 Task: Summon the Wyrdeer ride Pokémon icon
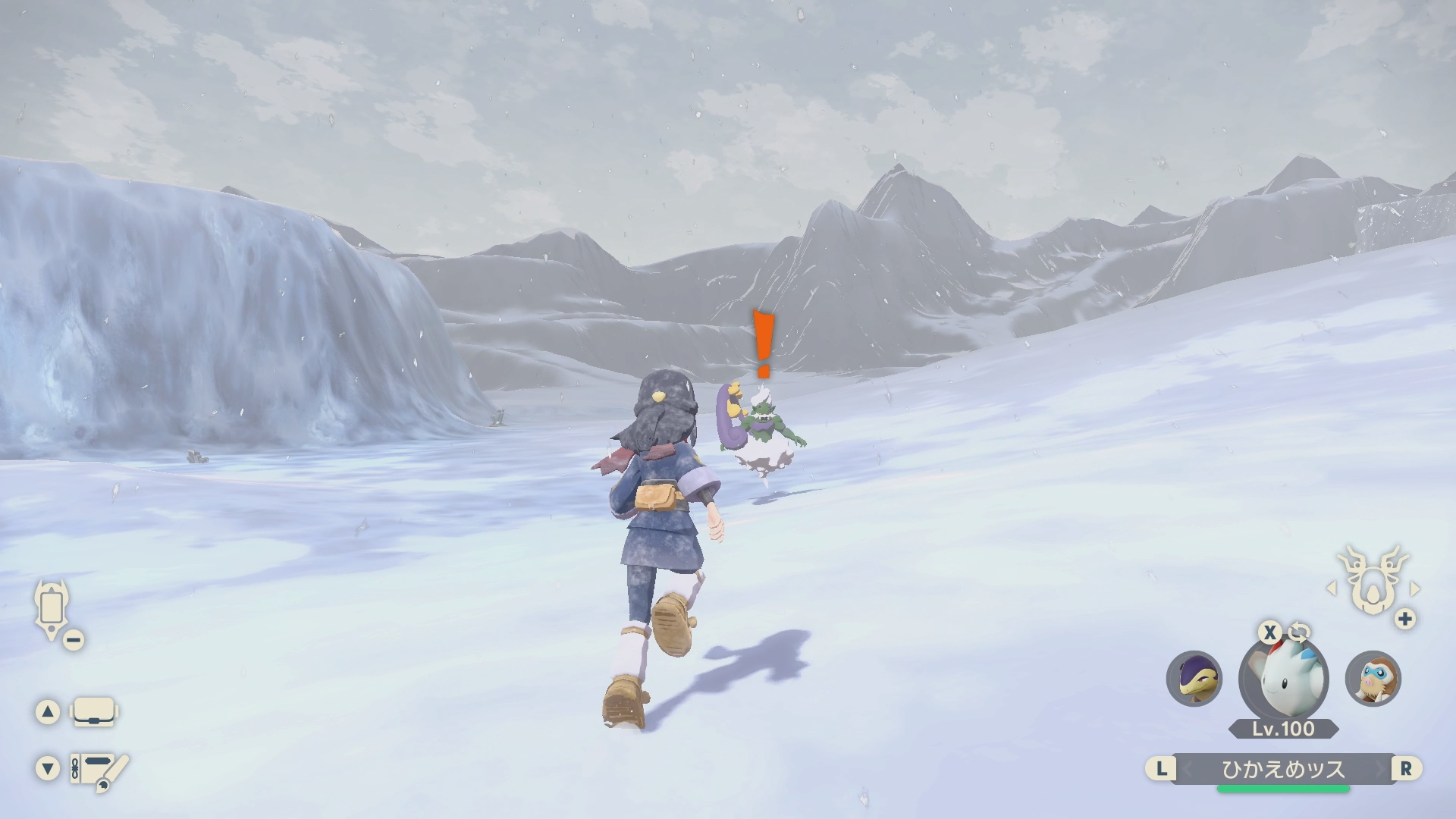pyautogui.click(x=1372, y=582)
